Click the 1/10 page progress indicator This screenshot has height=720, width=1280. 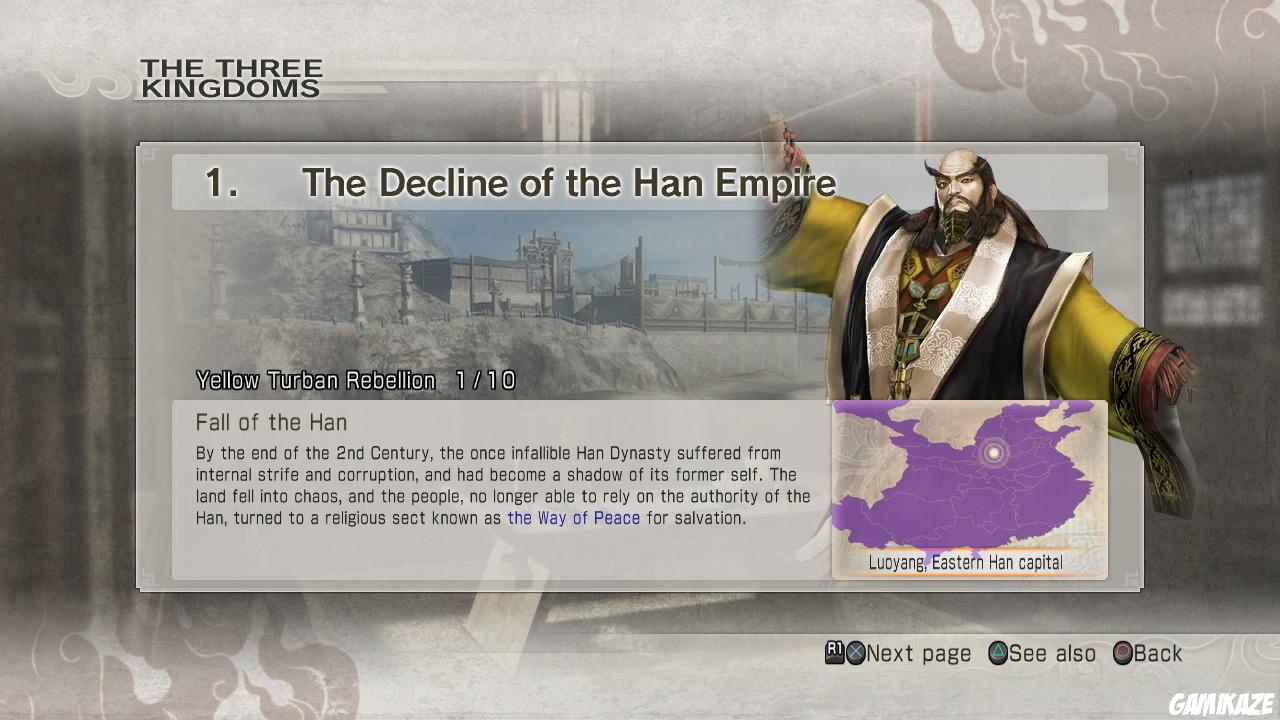490,380
